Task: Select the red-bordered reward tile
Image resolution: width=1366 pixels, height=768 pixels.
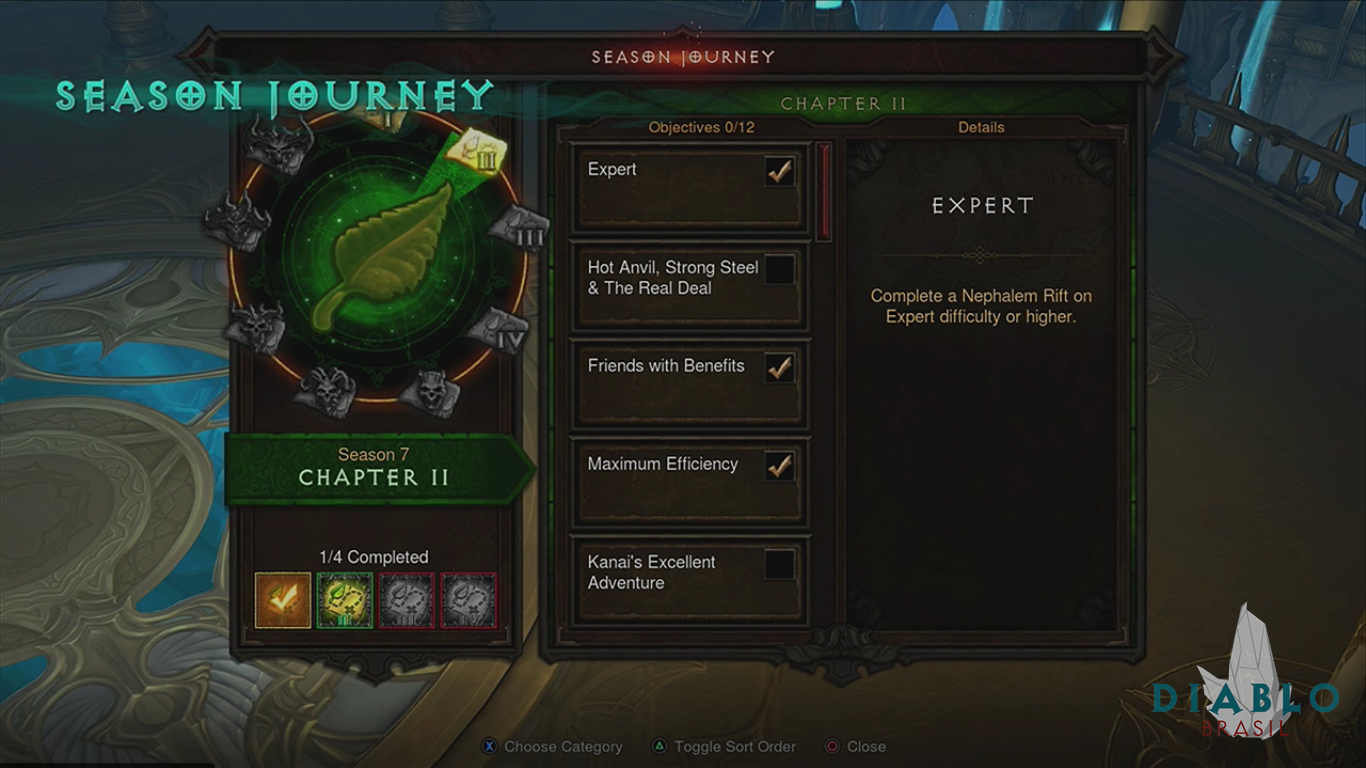Action: pos(469,600)
